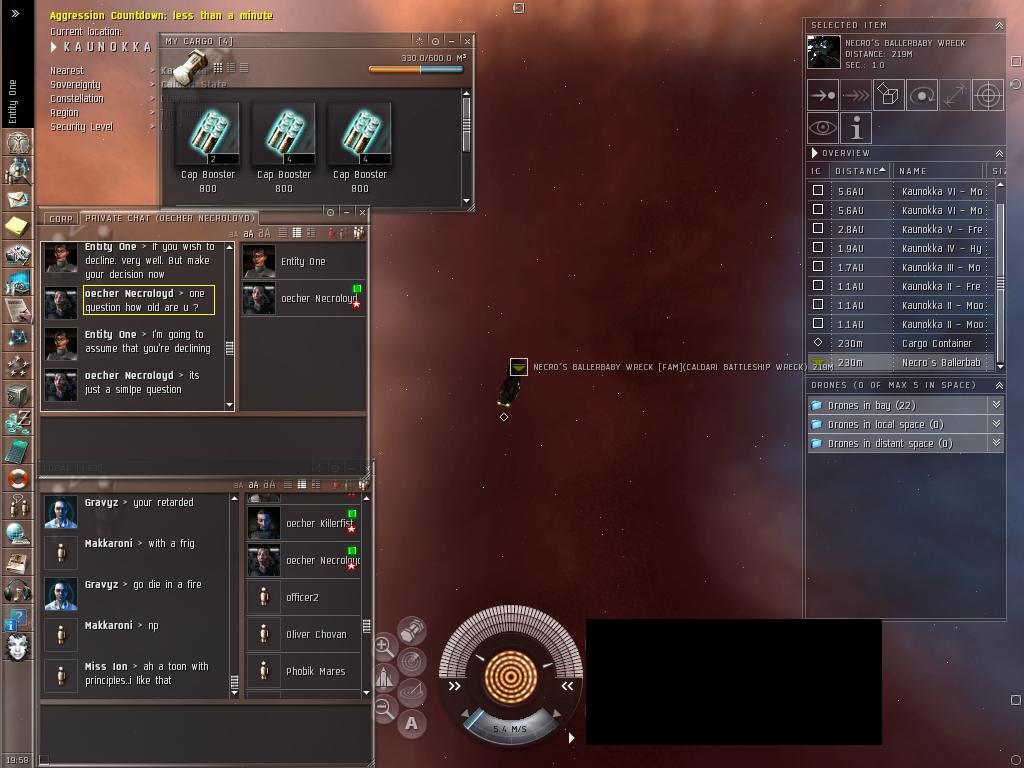
Task: Close the My Cargo window
Action: tap(467, 41)
